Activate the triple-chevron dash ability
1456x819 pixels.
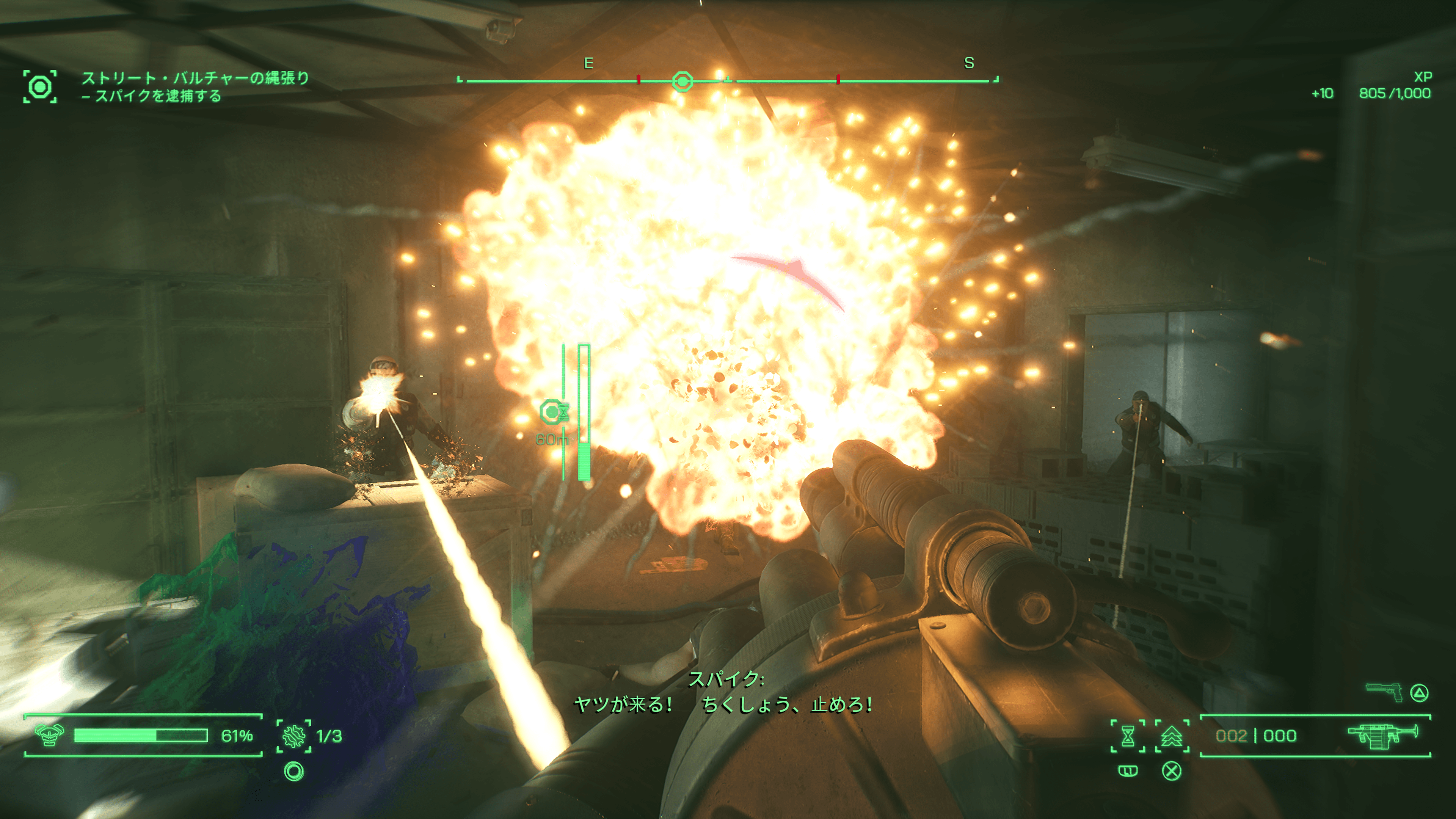pos(1172,736)
